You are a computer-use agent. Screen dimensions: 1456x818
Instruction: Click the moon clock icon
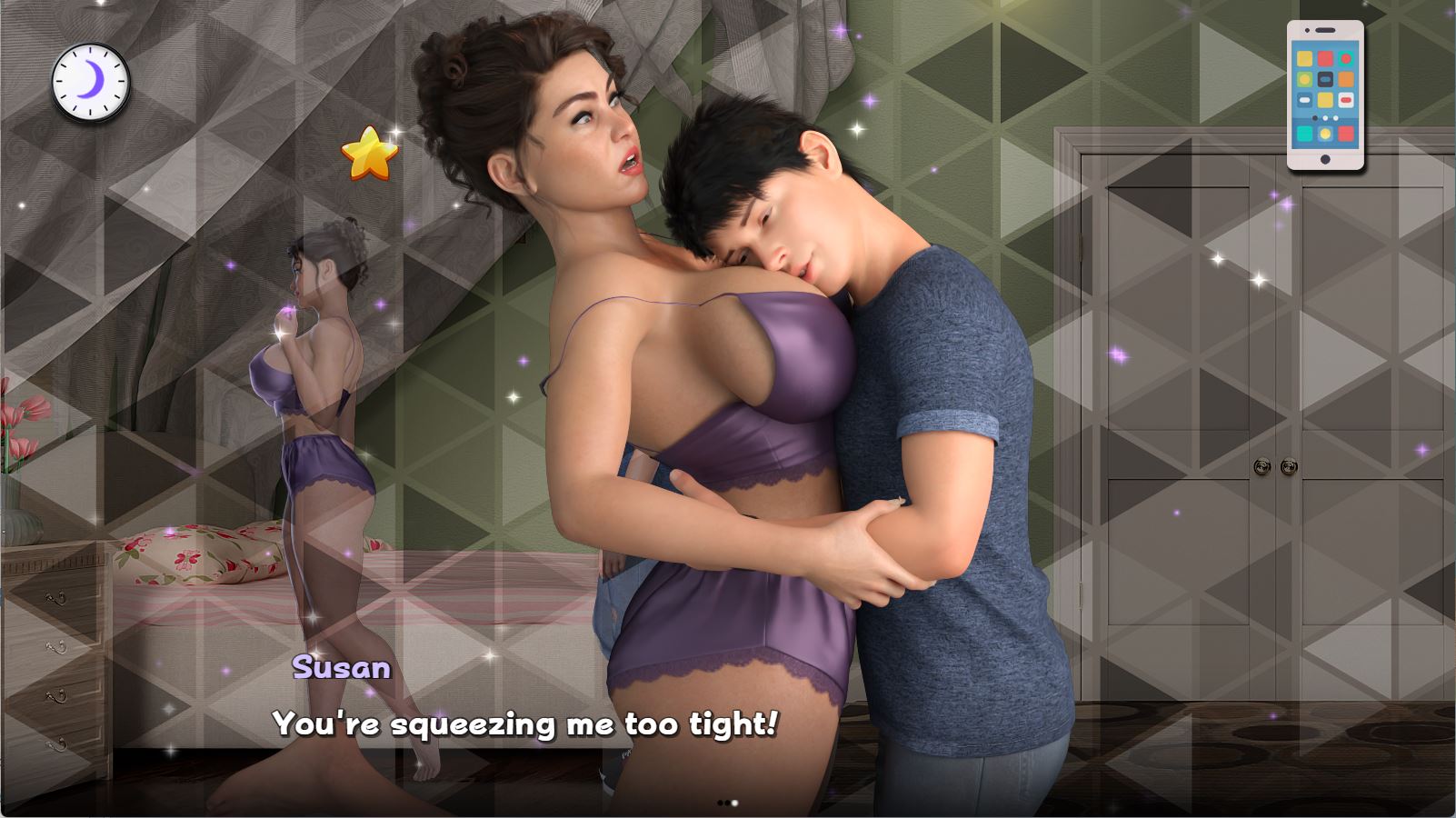click(90, 82)
